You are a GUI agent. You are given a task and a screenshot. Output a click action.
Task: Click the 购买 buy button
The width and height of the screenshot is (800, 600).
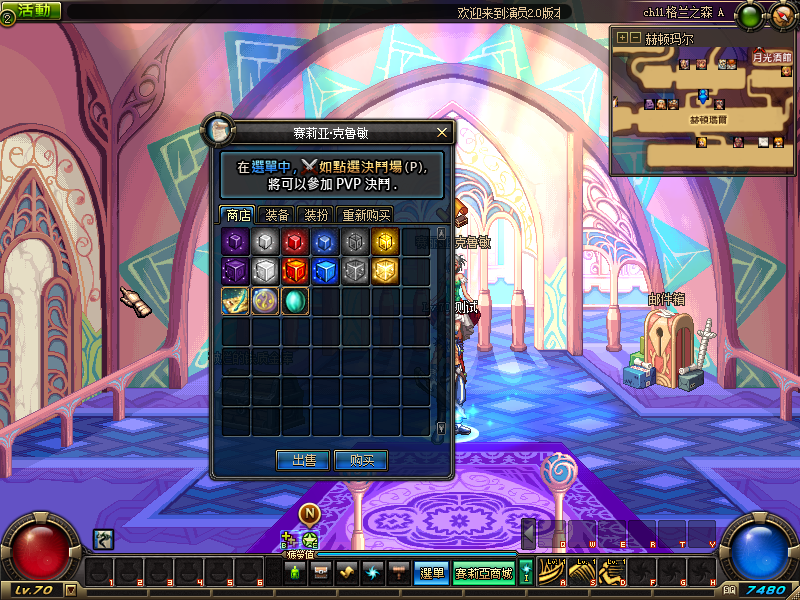[361, 460]
